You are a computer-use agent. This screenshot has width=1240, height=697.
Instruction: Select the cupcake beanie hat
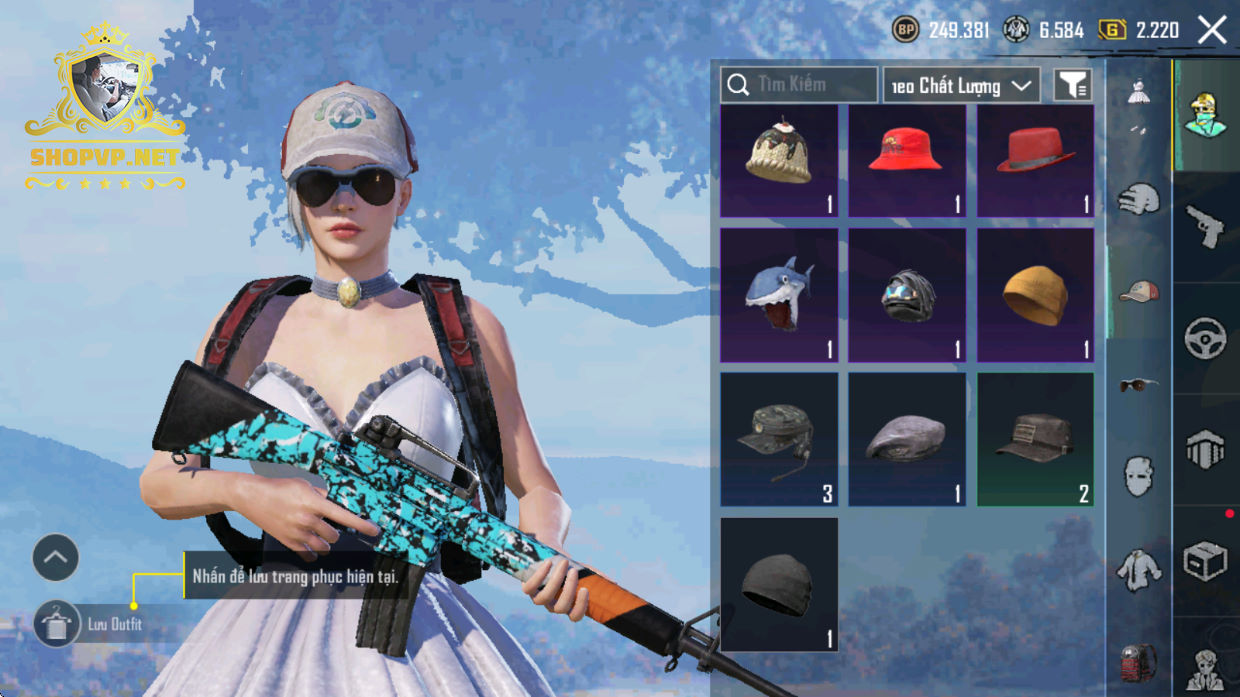779,161
